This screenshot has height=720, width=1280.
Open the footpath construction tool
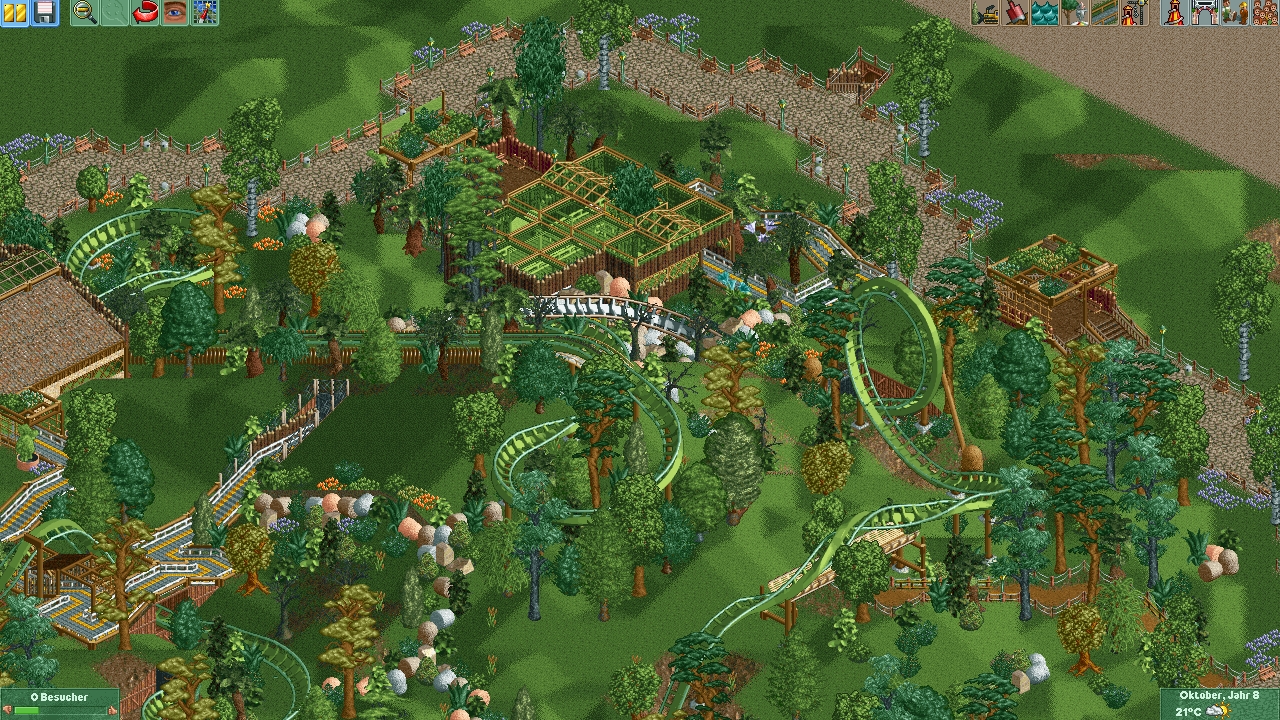pos(1104,12)
